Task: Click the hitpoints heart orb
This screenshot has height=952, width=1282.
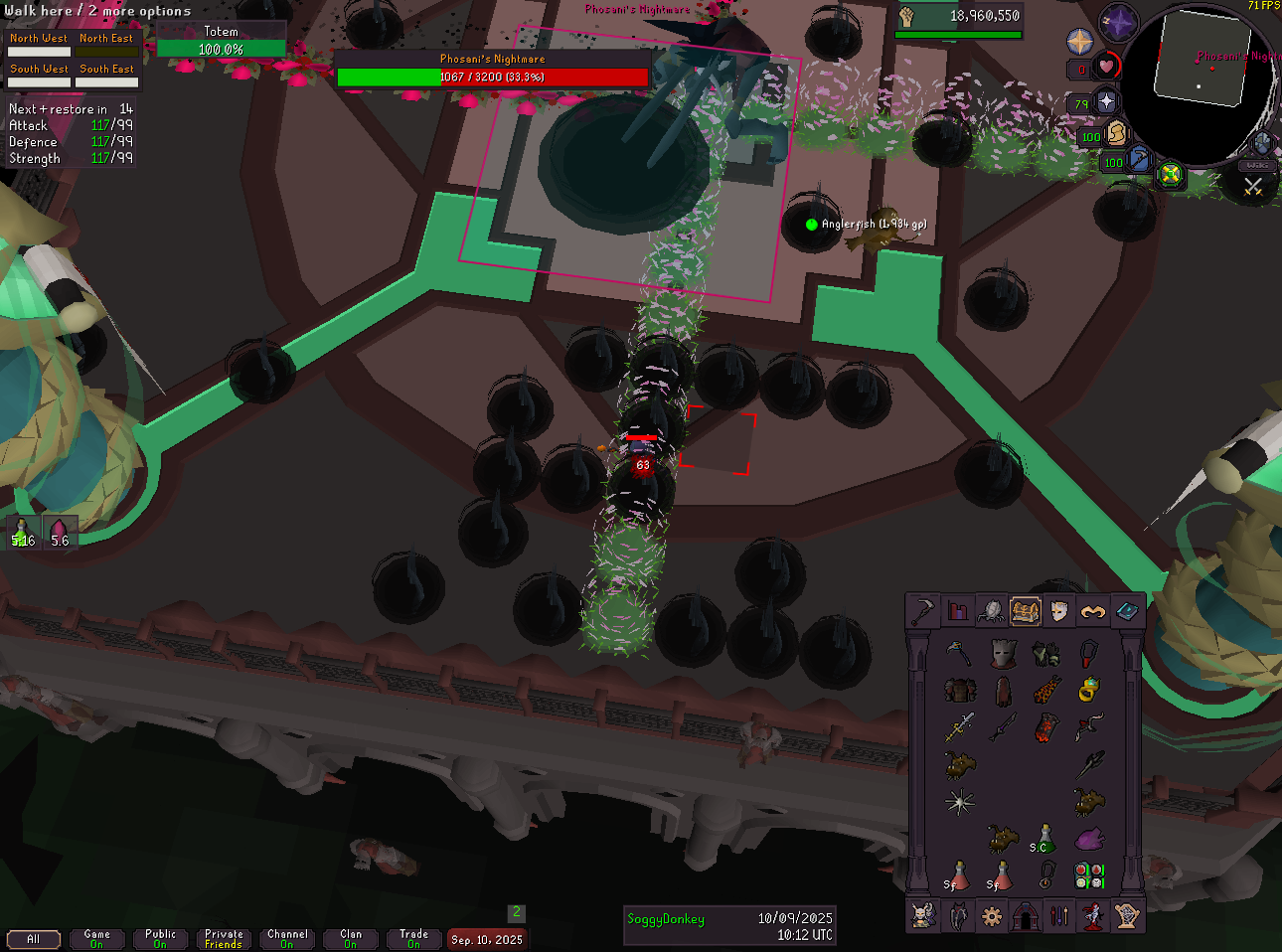Action: [1105, 68]
